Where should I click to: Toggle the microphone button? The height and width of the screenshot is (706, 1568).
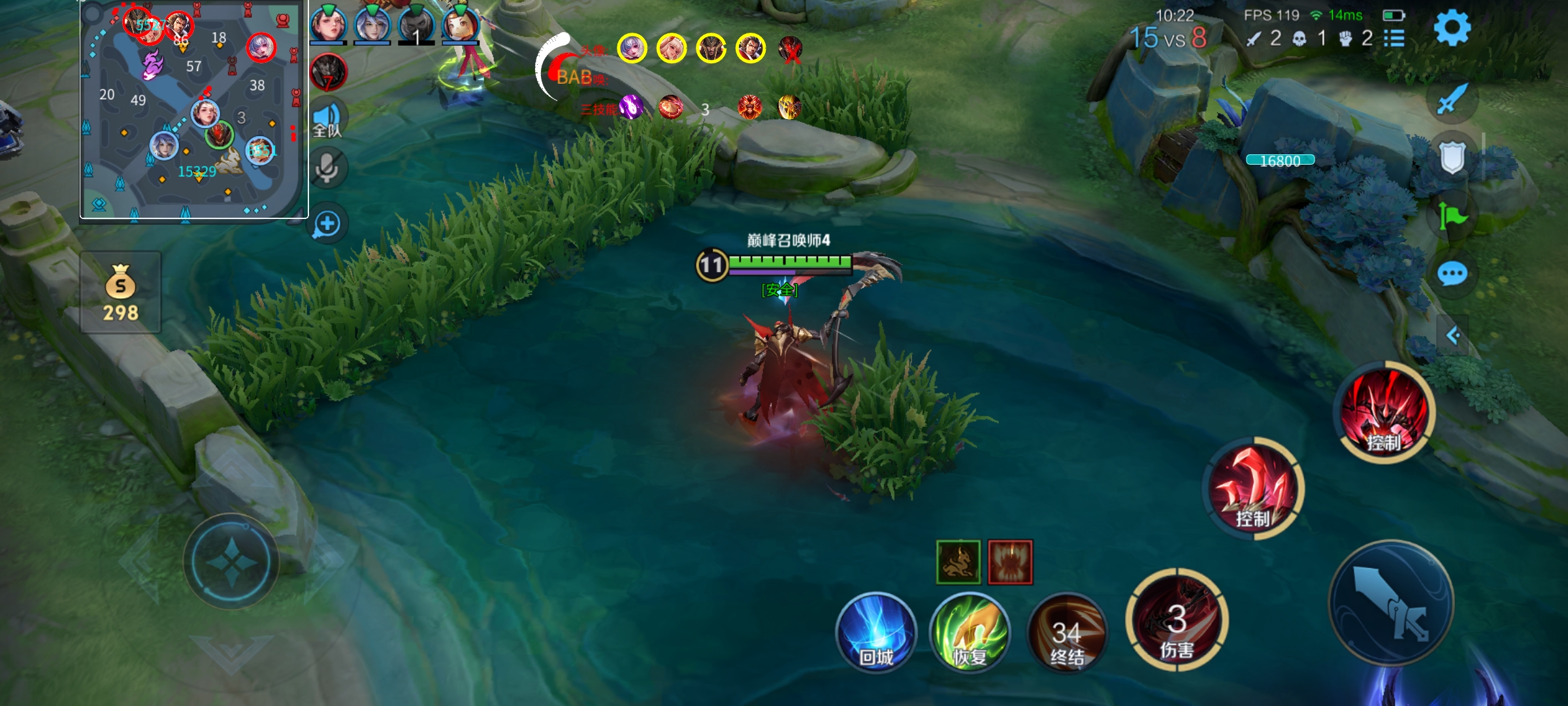pos(327,169)
